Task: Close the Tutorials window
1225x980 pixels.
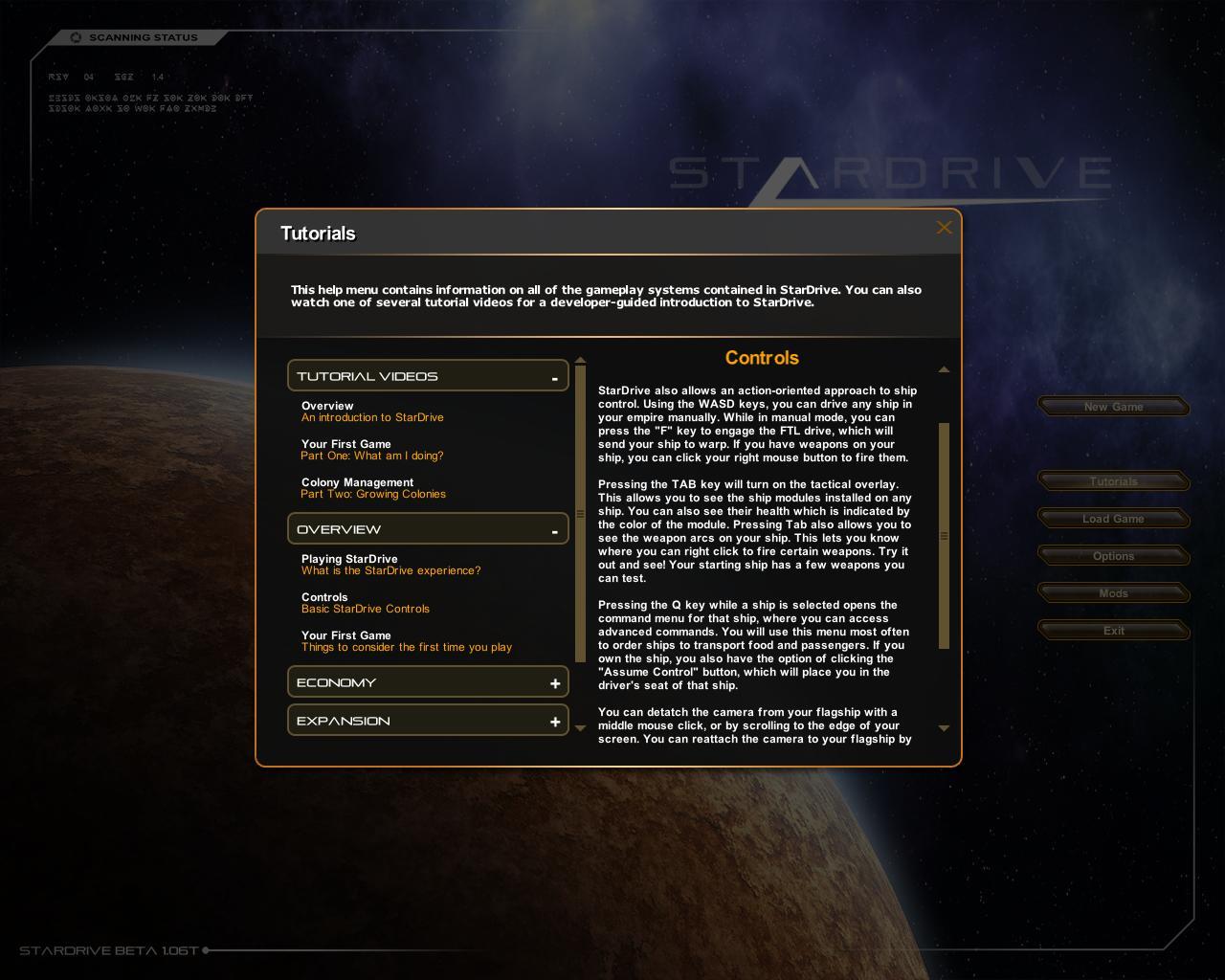Action: (944, 228)
